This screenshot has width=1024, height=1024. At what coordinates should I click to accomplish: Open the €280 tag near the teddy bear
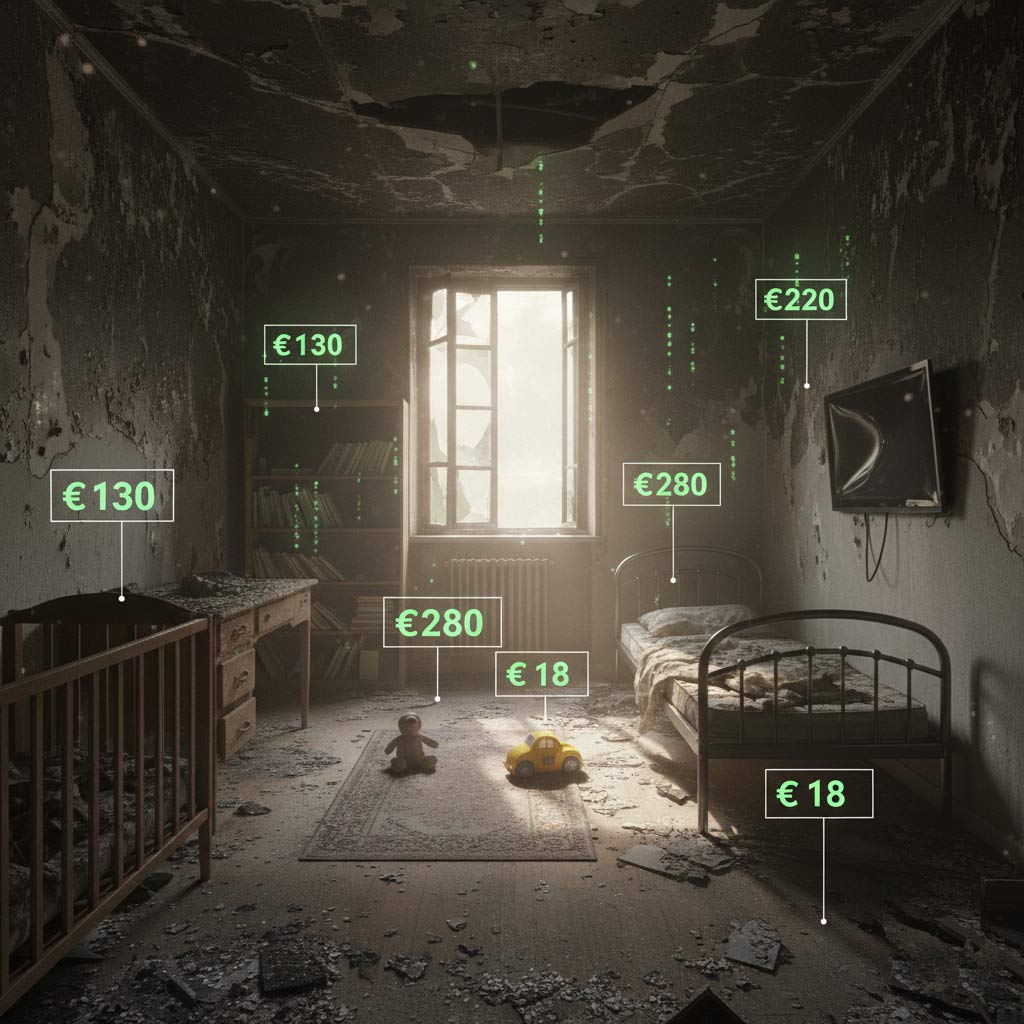(441, 623)
